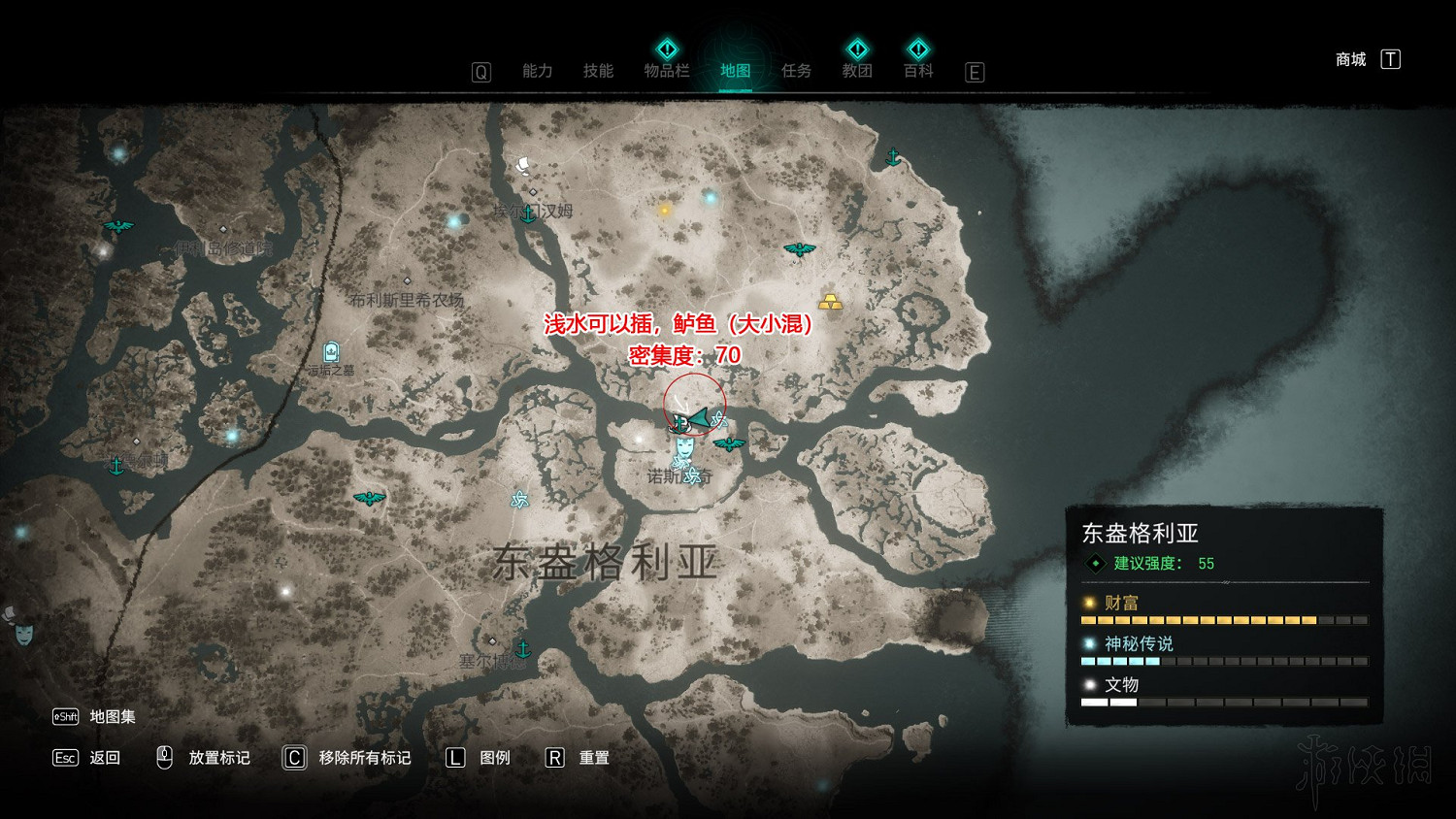This screenshot has height=819, width=1456.
Task: Switch to the 任务 tab
Action: coord(796,71)
